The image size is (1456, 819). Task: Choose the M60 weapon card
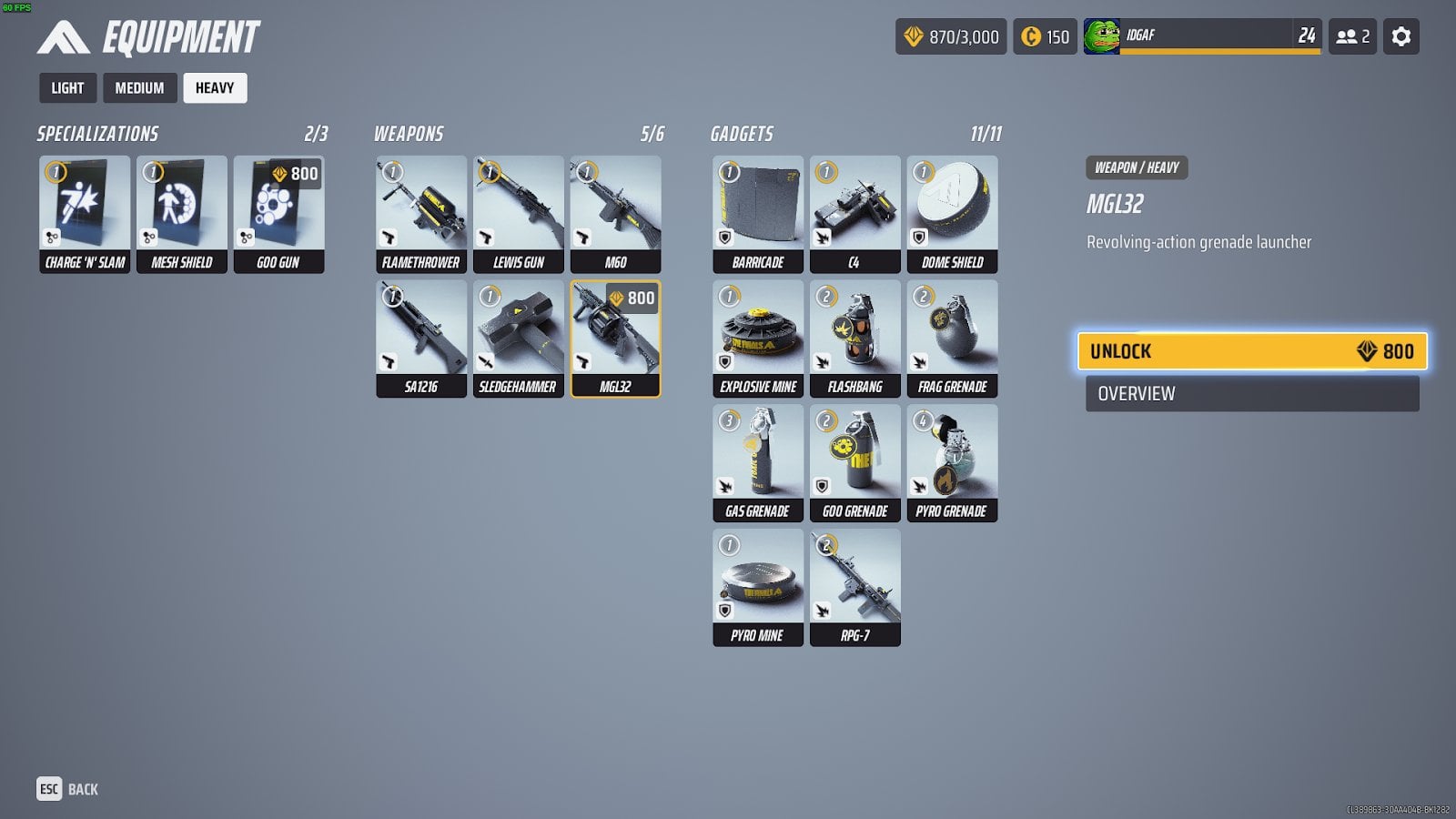(x=615, y=214)
